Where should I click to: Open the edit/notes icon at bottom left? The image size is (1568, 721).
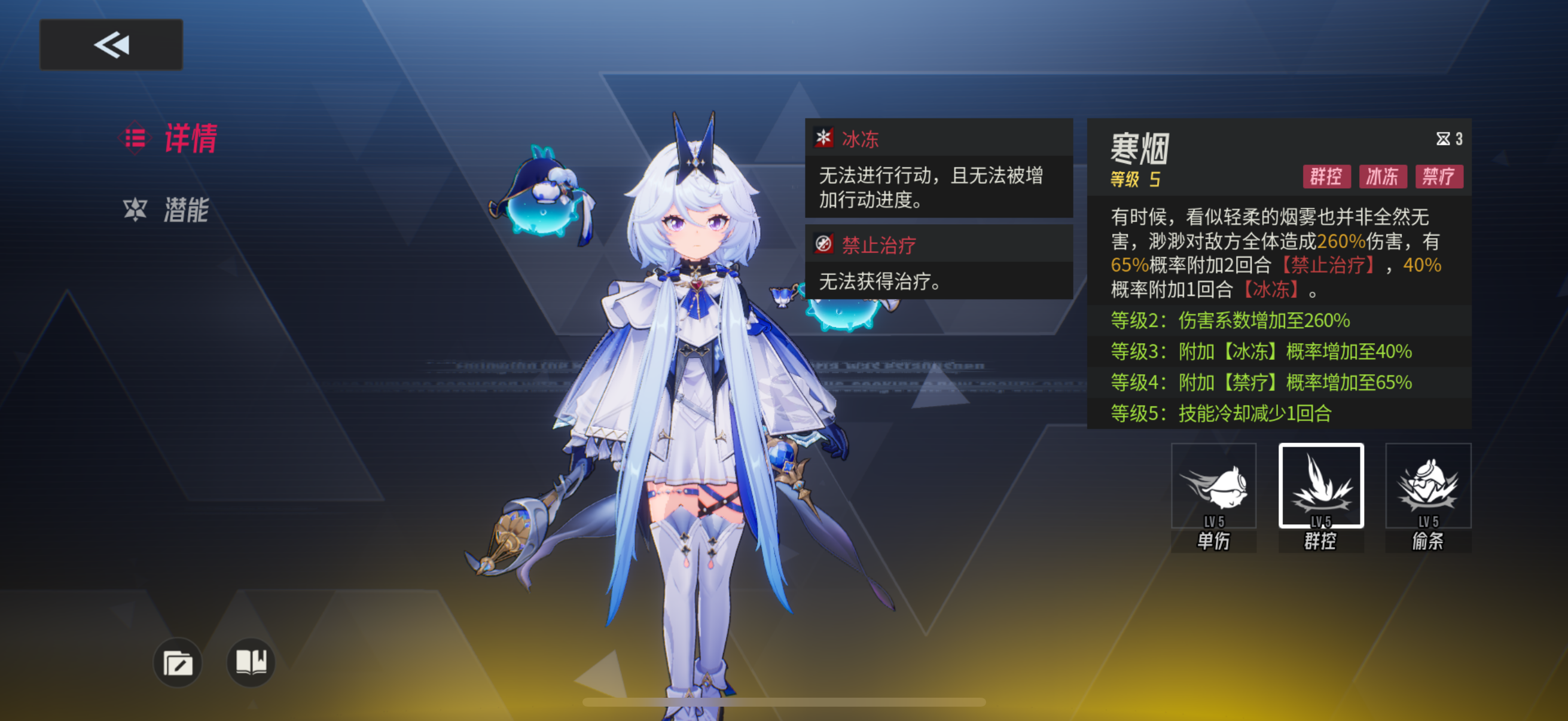[x=178, y=663]
